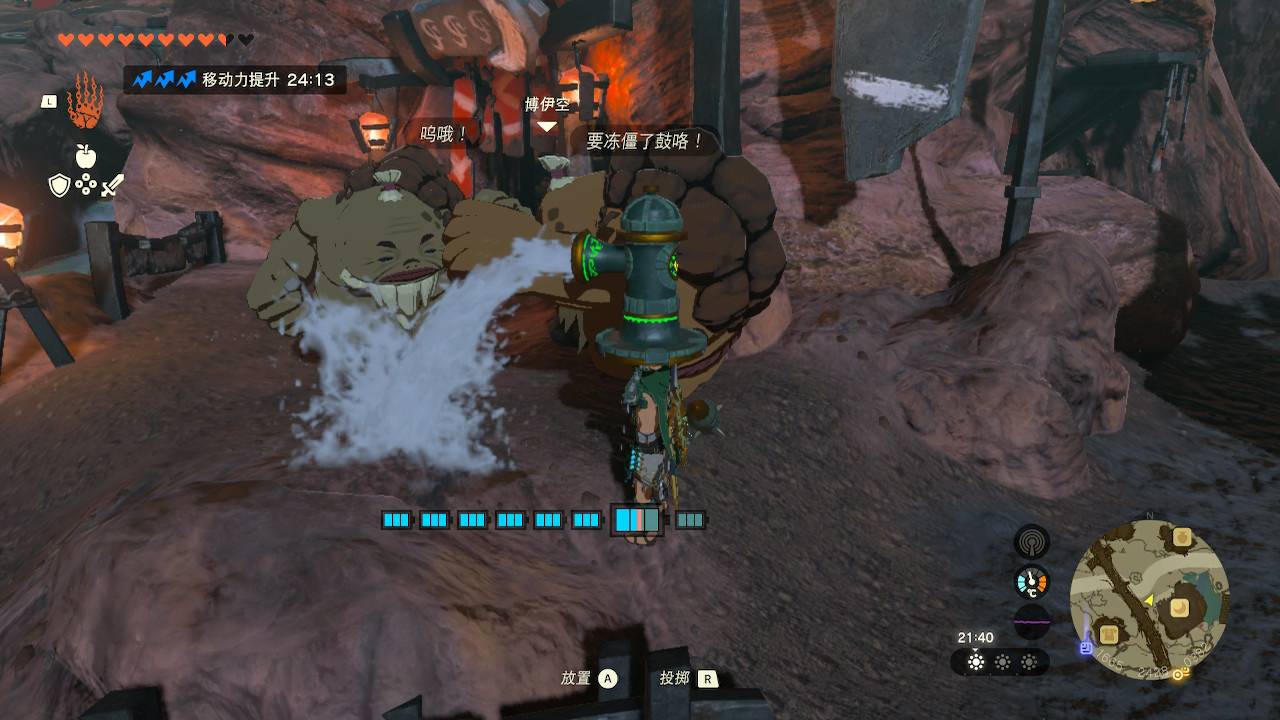Select the sword quick-swap icon
Screen dimensions: 1280x720
[x=111, y=185]
